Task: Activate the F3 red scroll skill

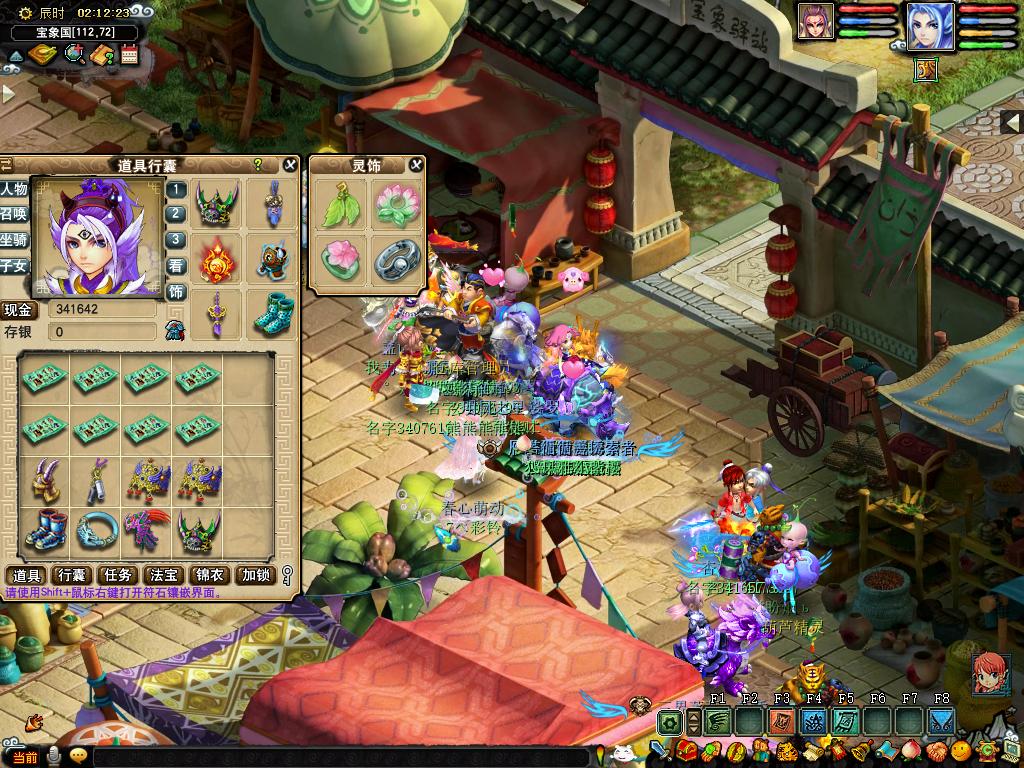Action: (781, 721)
